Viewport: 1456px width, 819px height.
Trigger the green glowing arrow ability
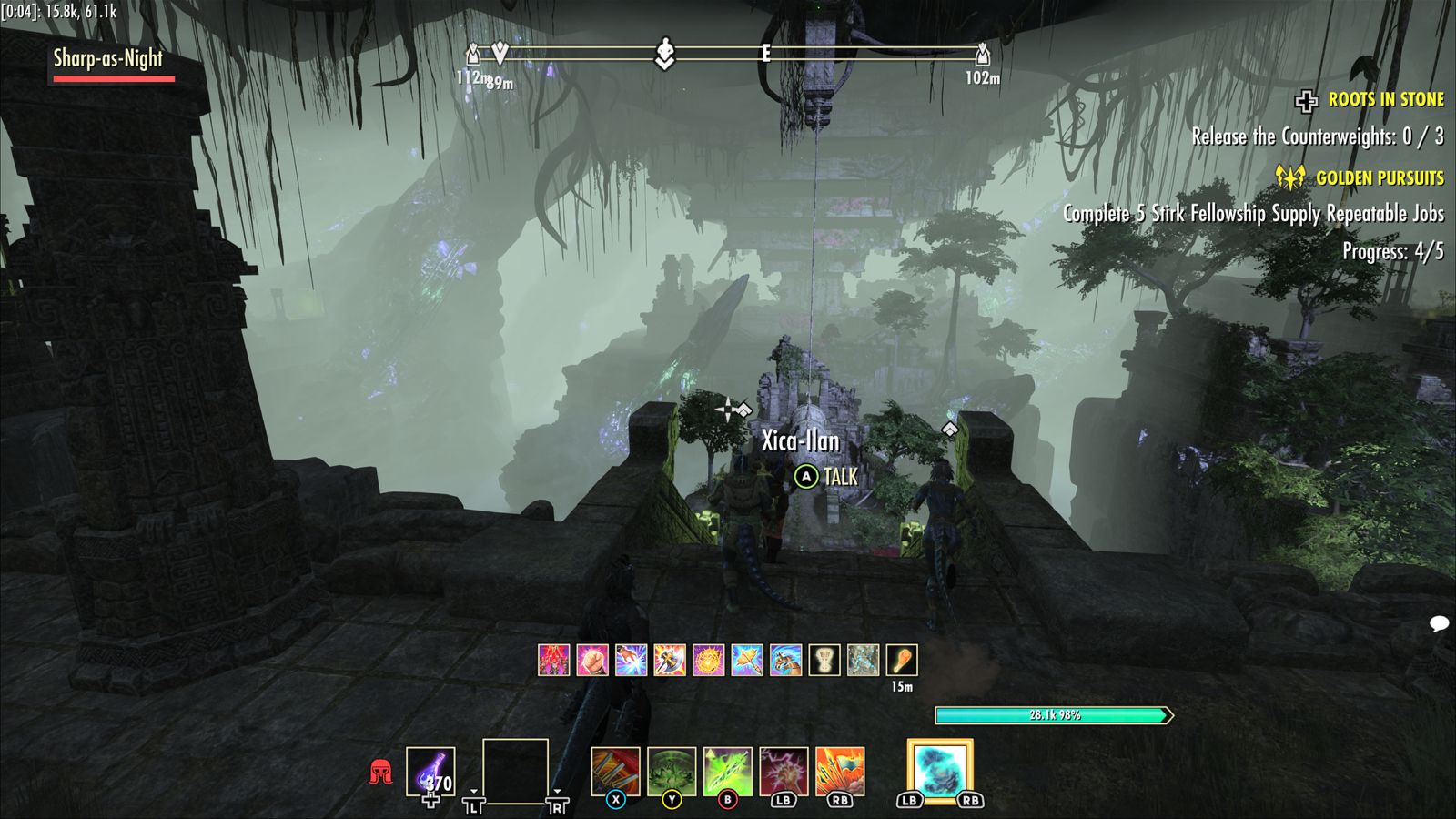[728, 772]
